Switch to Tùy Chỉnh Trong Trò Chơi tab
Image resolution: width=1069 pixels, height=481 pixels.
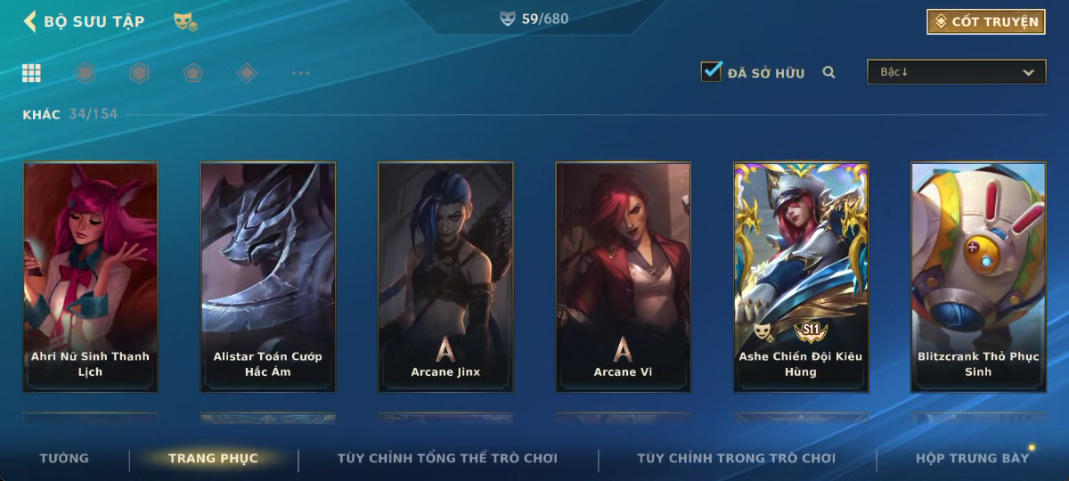[x=736, y=459]
